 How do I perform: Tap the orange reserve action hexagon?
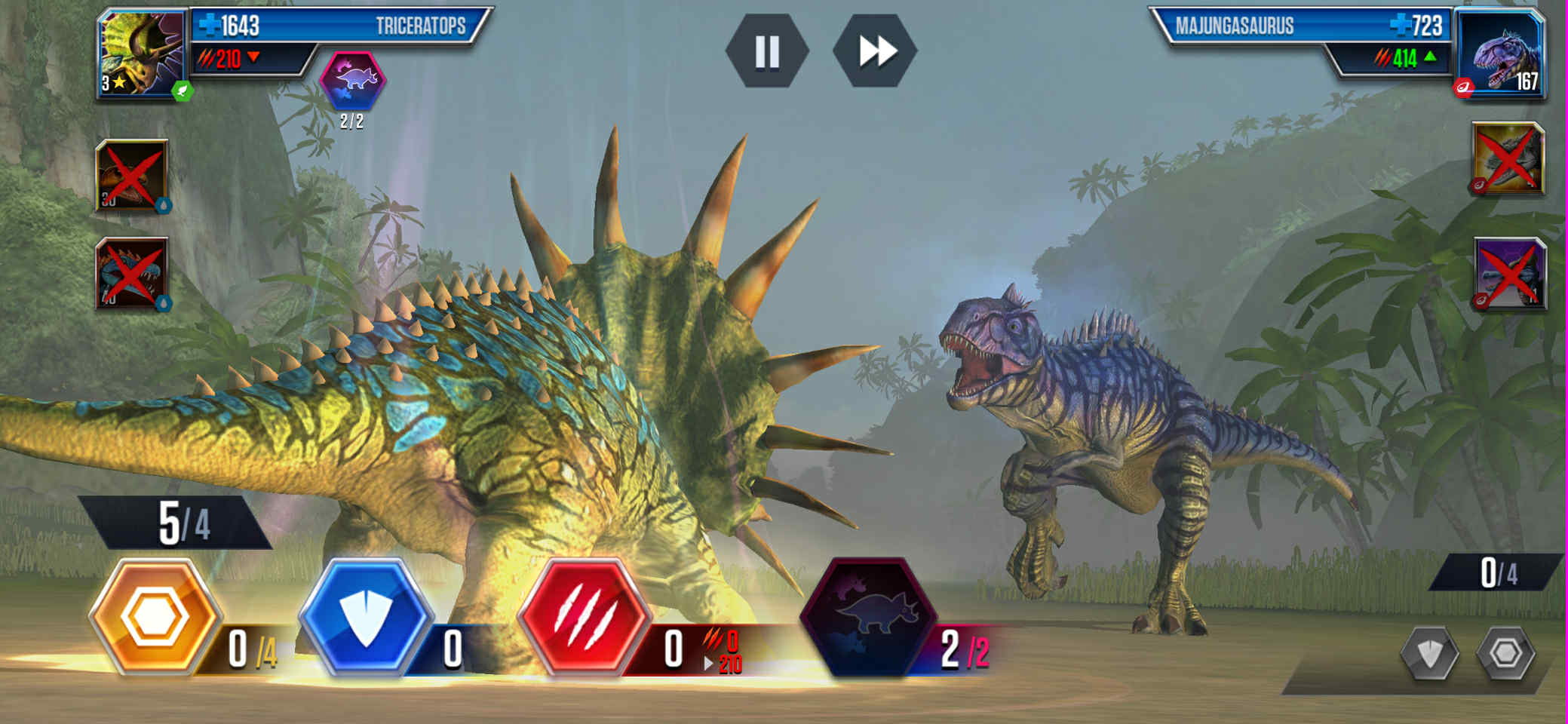[x=155, y=617]
